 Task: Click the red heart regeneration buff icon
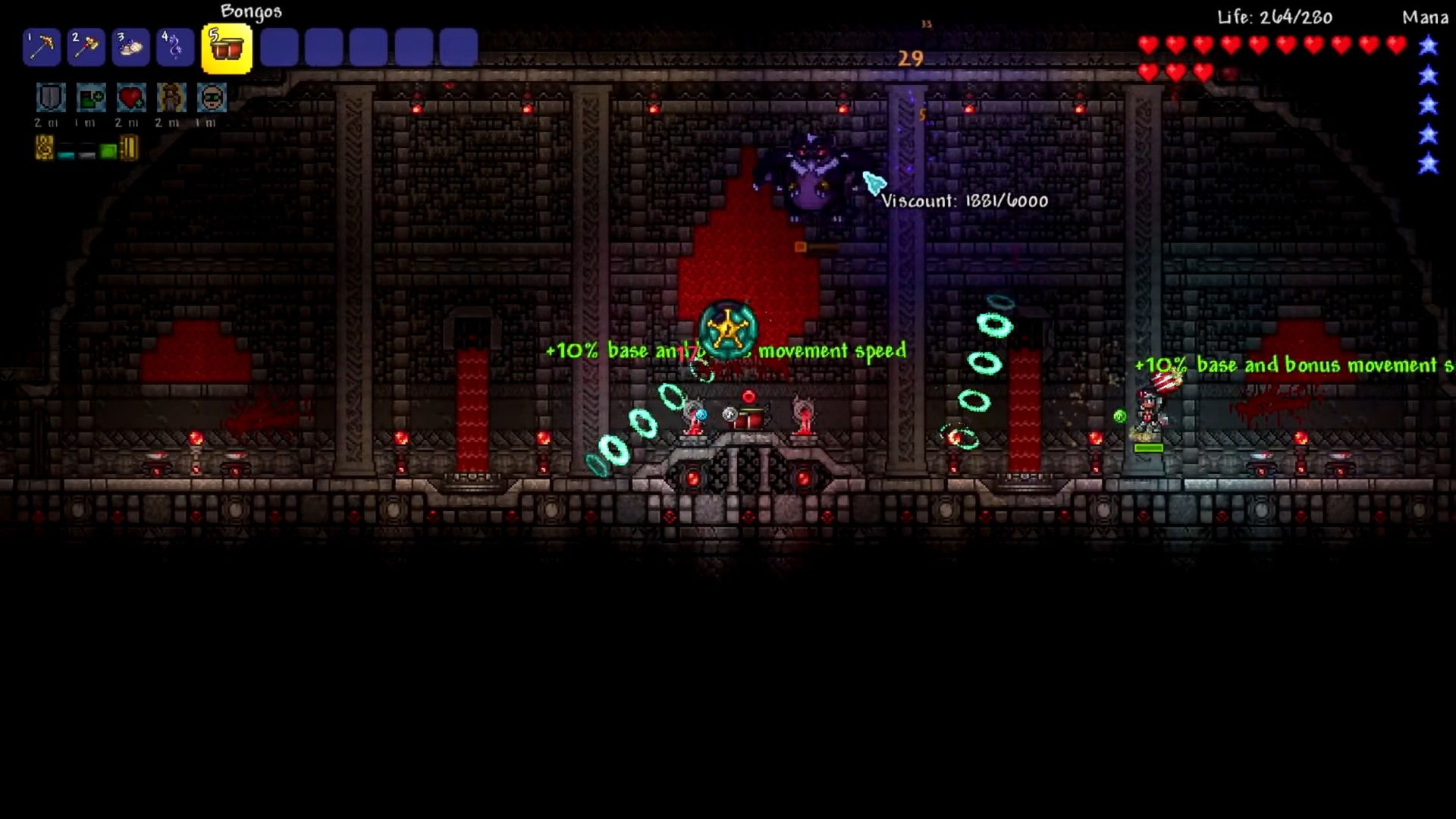[x=131, y=98]
